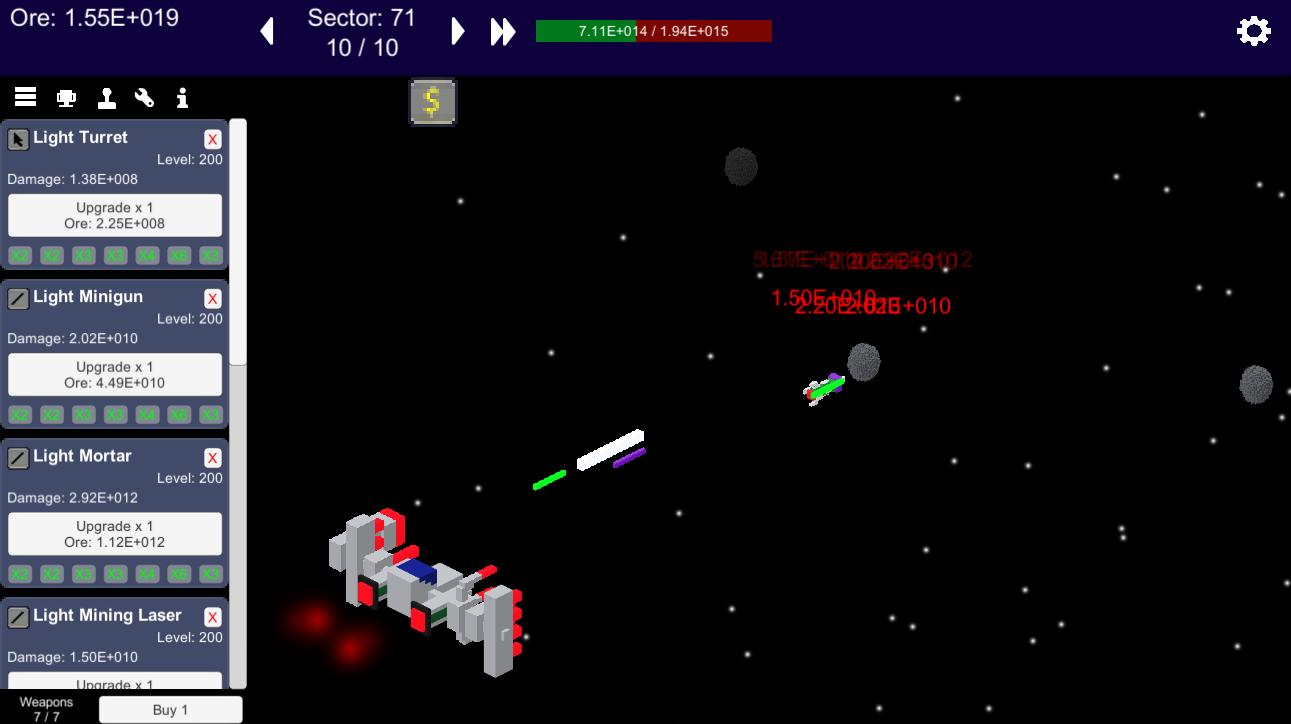Viewport: 1291px width, 724px height.
Task: Remove the Light Mortar with its X button
Action: tap(212, 457)
